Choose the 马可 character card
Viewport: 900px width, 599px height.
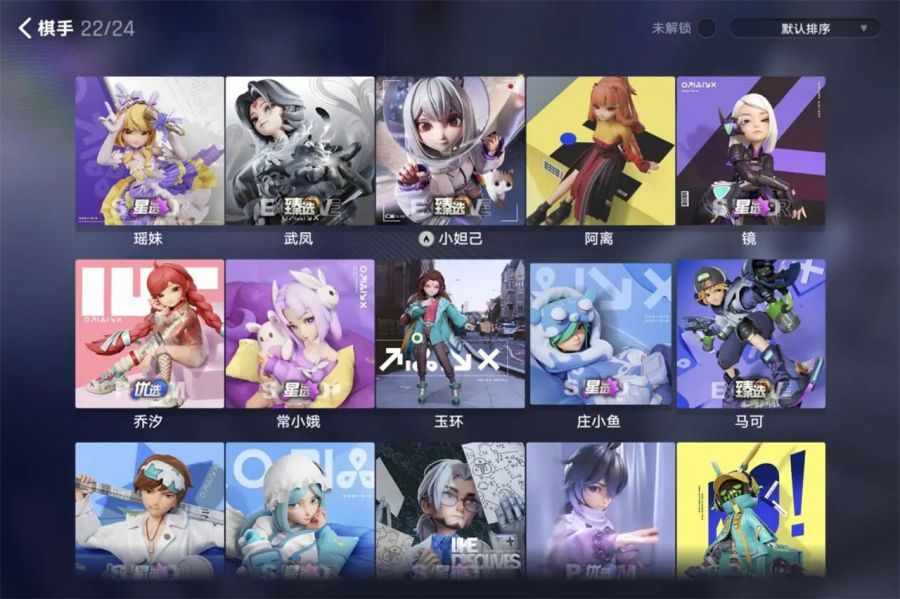751,334
